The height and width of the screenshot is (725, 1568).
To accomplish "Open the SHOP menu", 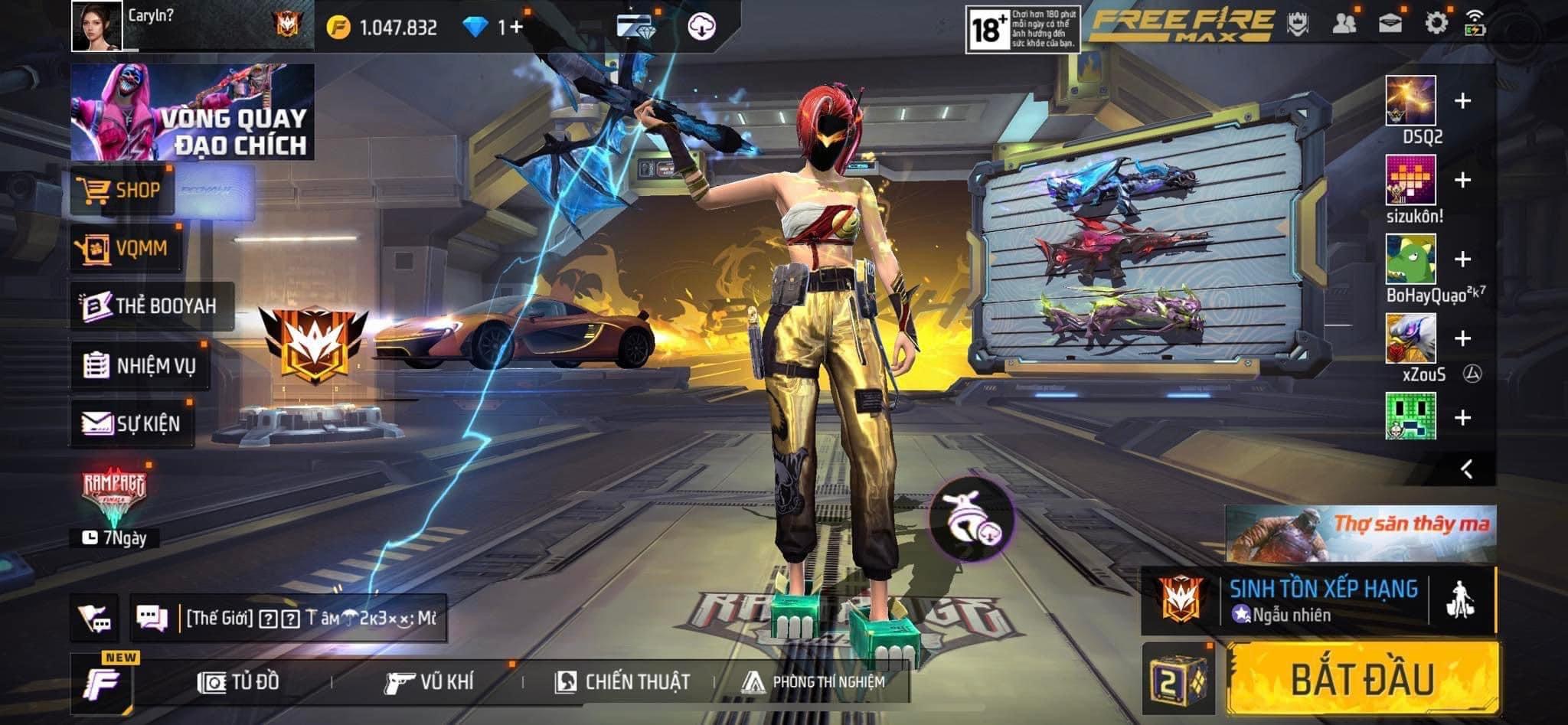I will [122, 190].
